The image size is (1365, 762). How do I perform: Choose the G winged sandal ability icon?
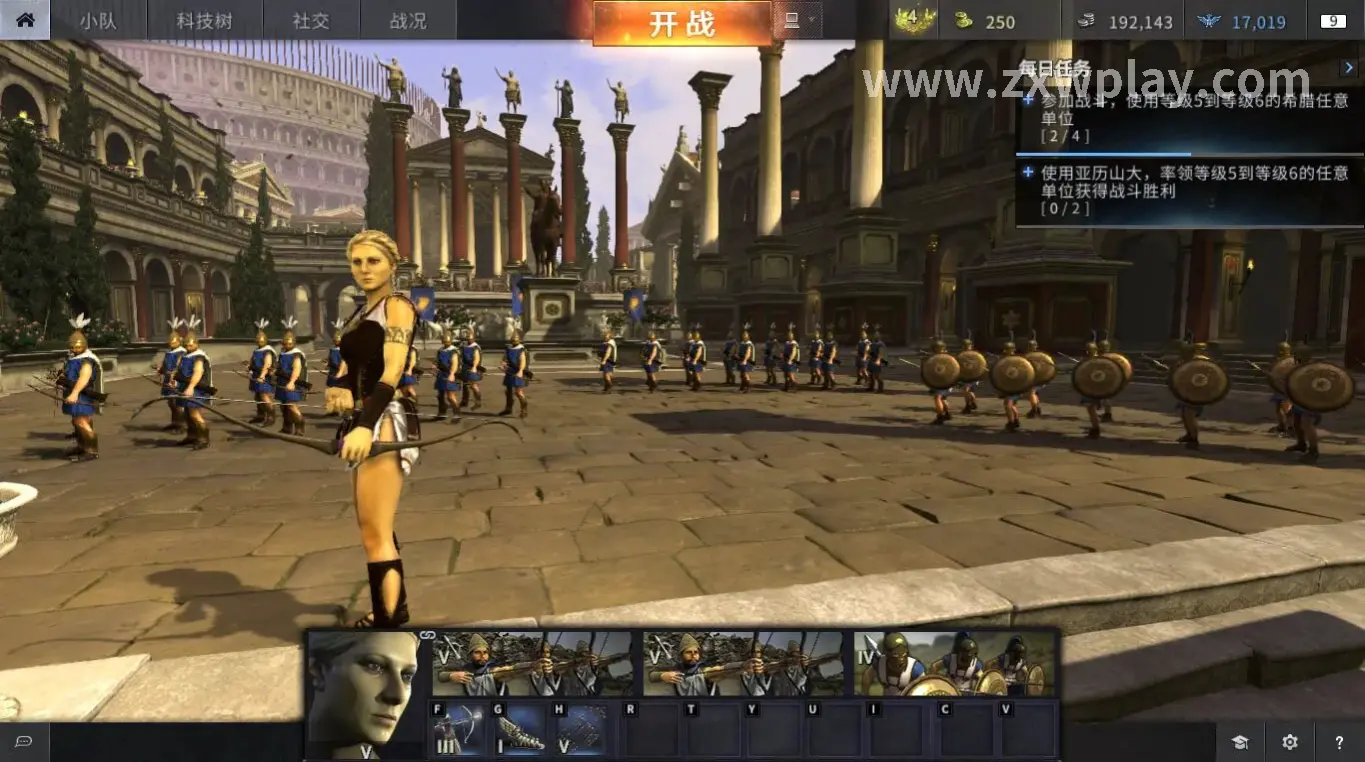(x=518, y=730)
